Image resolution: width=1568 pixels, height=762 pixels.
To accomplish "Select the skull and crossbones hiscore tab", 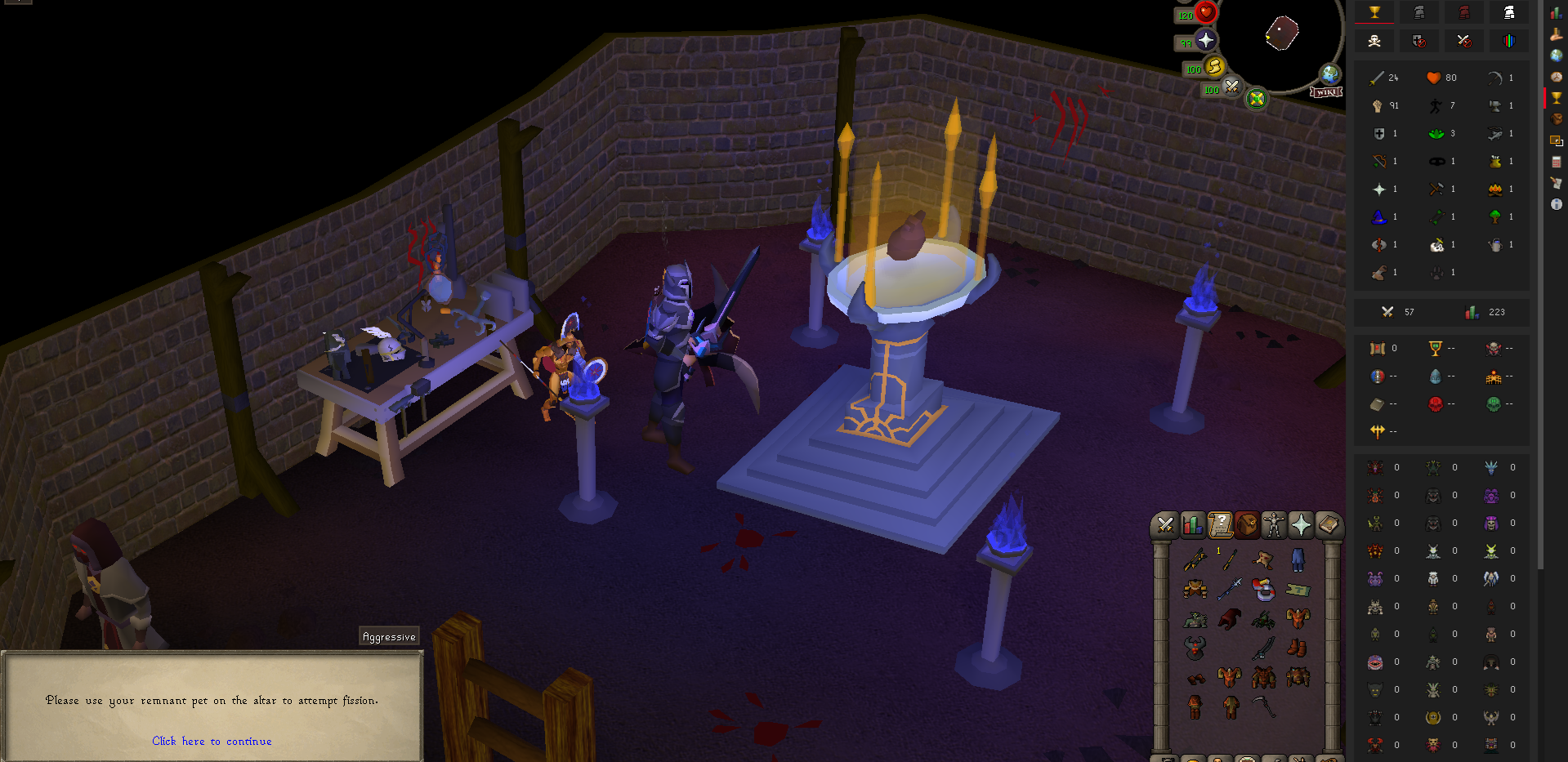I will 1374,41.
